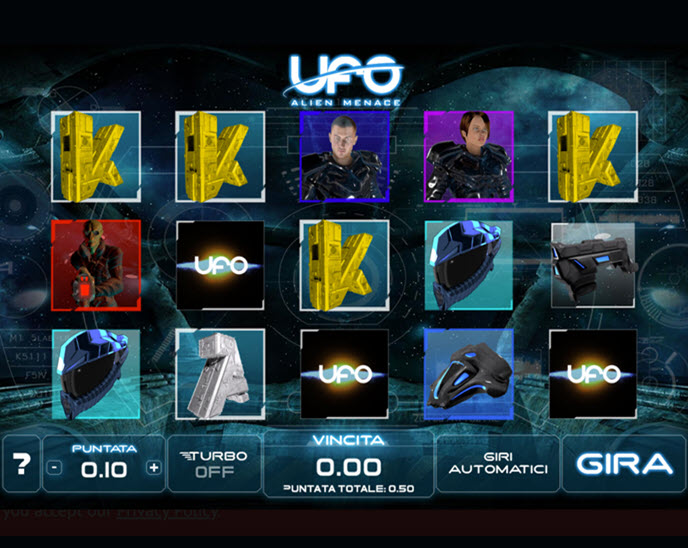
Task: Increase the Puntata bet with plus
Action: tap(153, 467)
